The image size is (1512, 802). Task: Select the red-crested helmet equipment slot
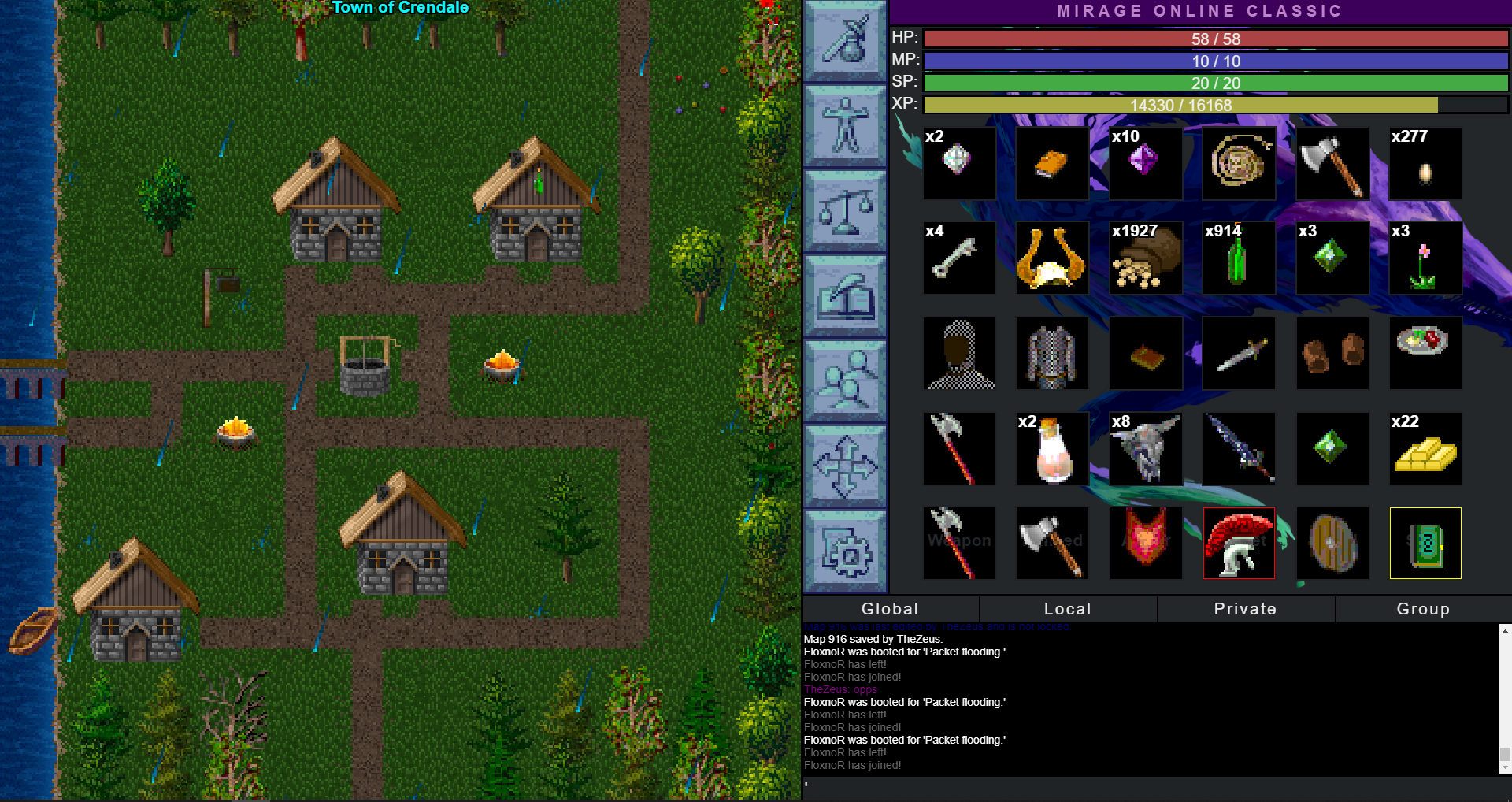(x=1239, y=544)
